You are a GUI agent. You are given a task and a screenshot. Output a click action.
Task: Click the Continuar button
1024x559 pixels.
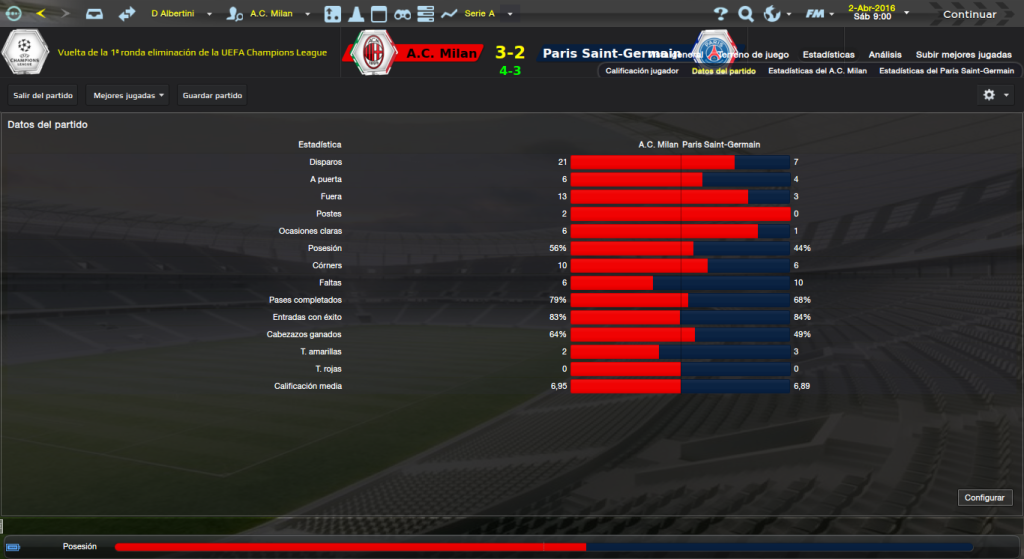[x=969, y=14]
